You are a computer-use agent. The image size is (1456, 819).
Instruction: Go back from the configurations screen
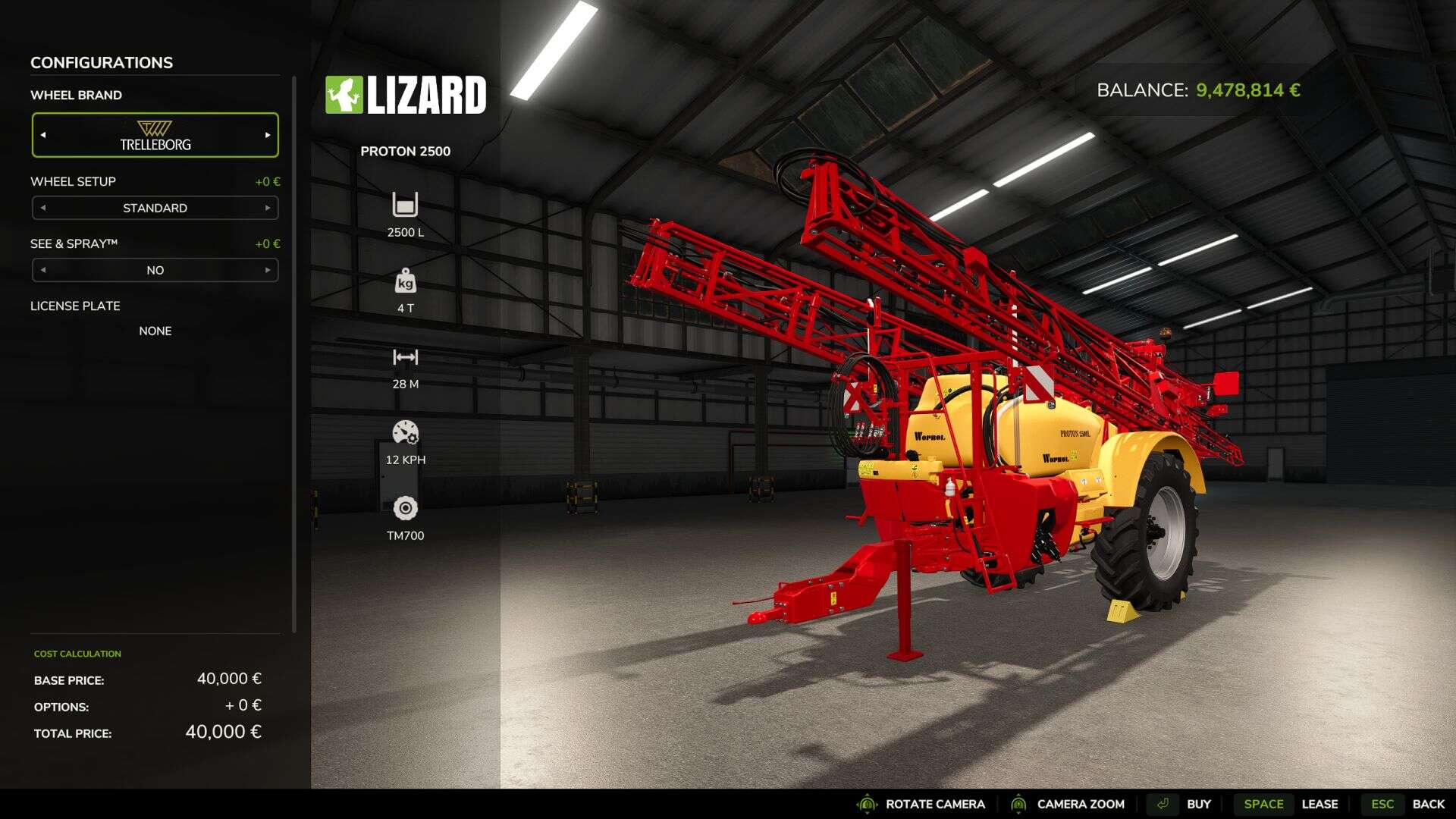pos(1407,804)
